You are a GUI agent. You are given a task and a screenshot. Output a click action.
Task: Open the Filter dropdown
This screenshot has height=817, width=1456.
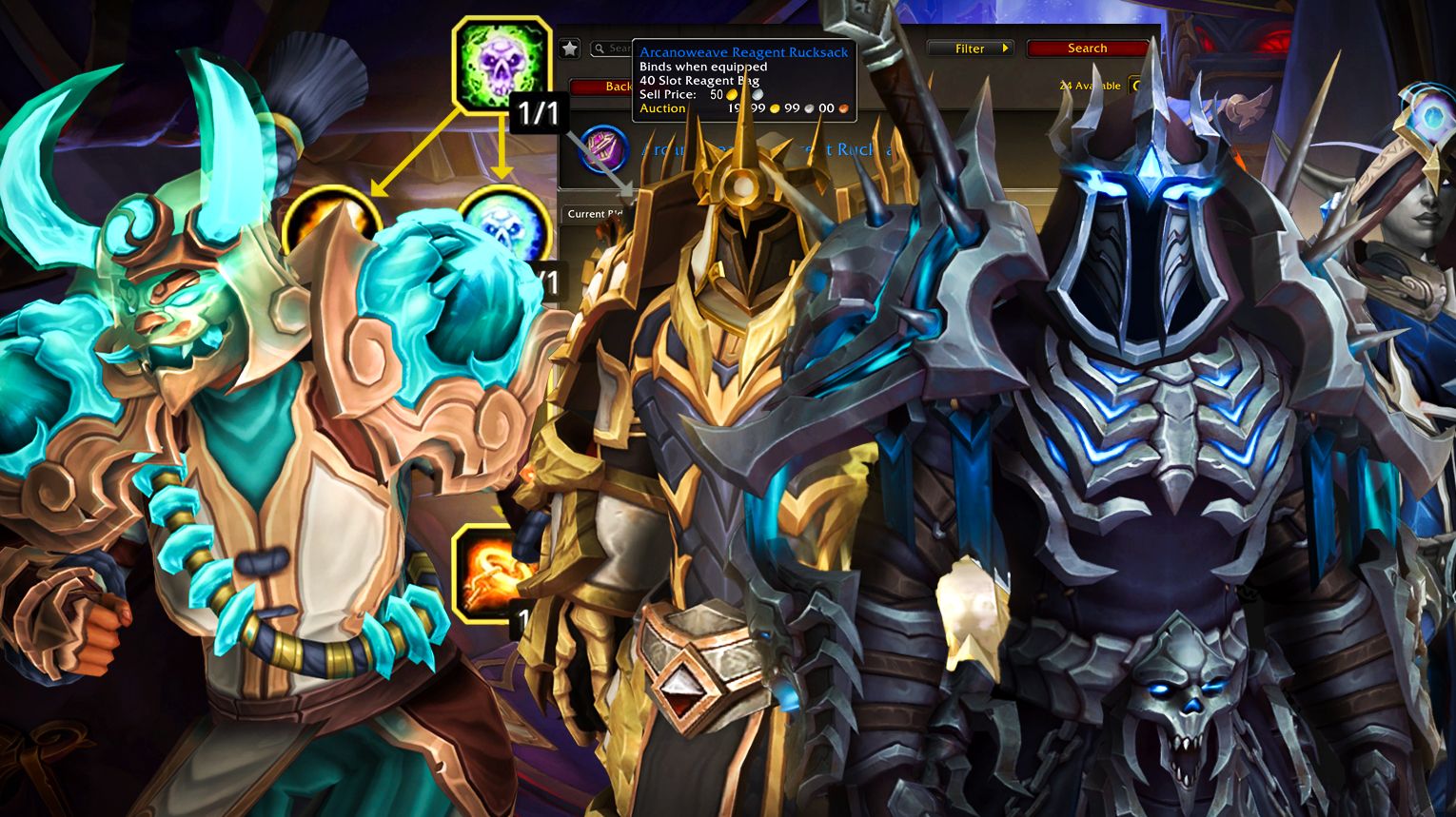tap(971, 49)
